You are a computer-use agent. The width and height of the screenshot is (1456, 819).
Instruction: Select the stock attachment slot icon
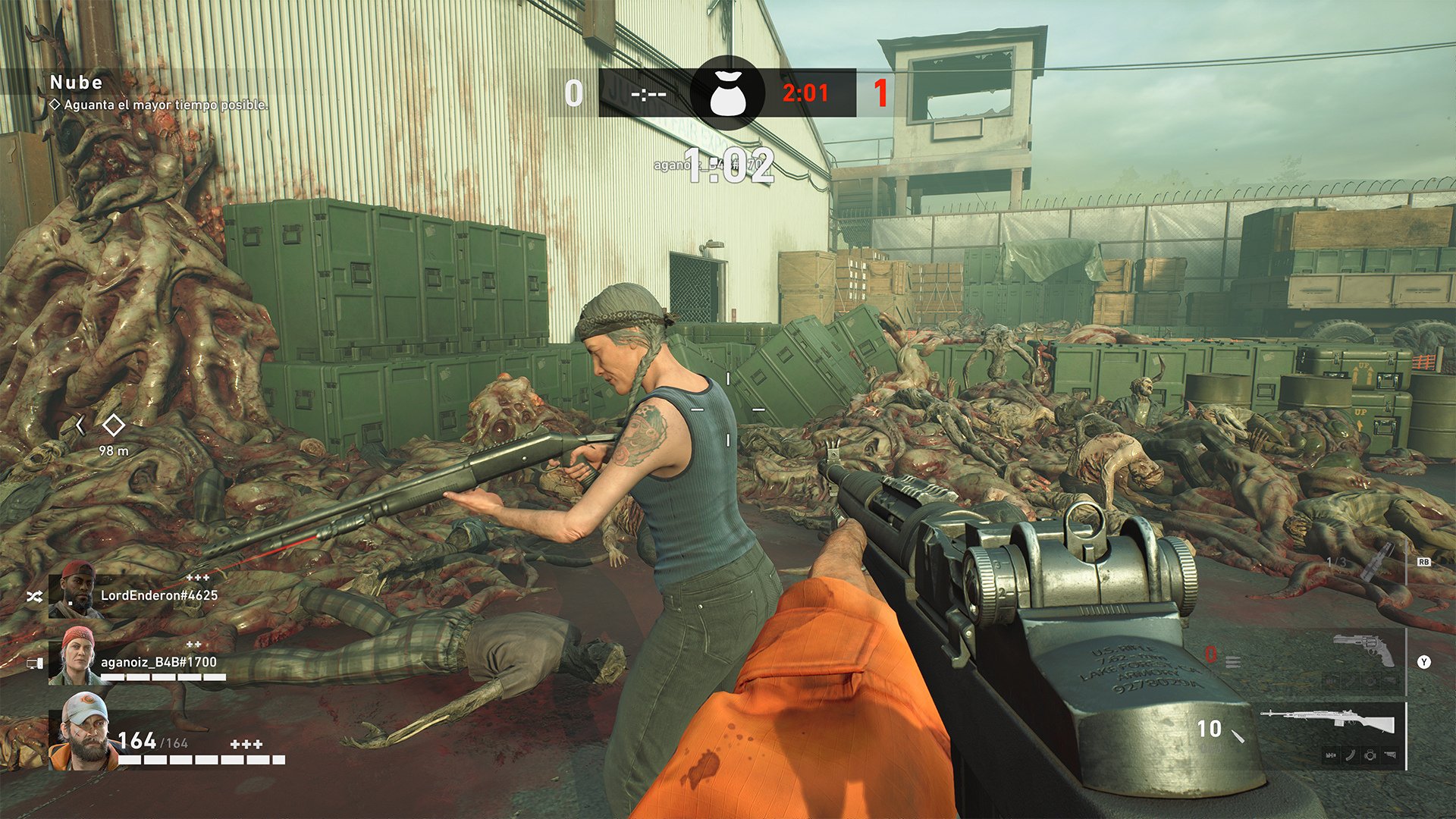pyautogui.click(x=1389, y=755)
